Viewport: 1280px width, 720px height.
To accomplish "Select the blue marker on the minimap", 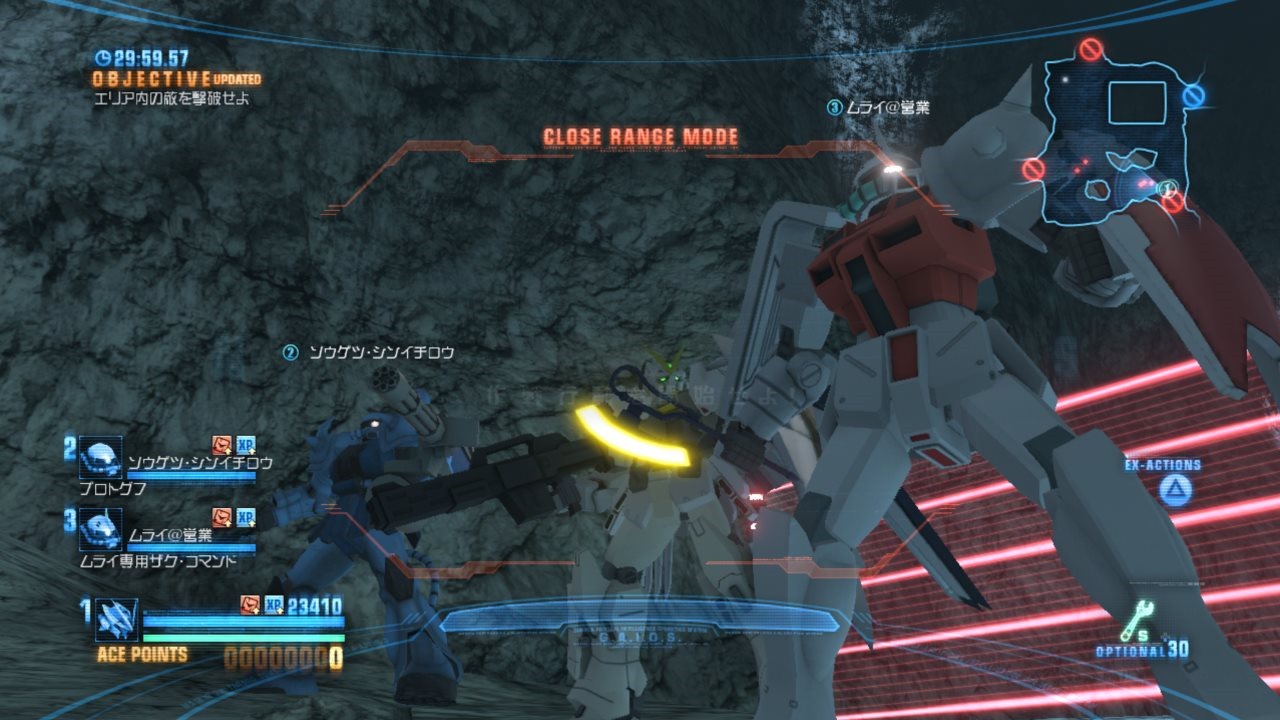I will tap(1193, 96).
